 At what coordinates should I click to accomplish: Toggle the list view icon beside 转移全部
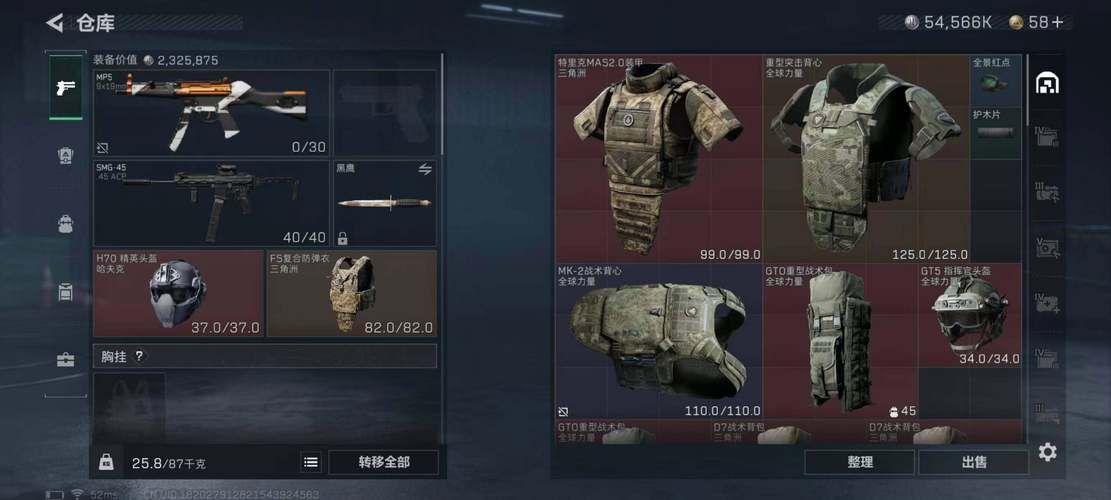tap(311, 462)
